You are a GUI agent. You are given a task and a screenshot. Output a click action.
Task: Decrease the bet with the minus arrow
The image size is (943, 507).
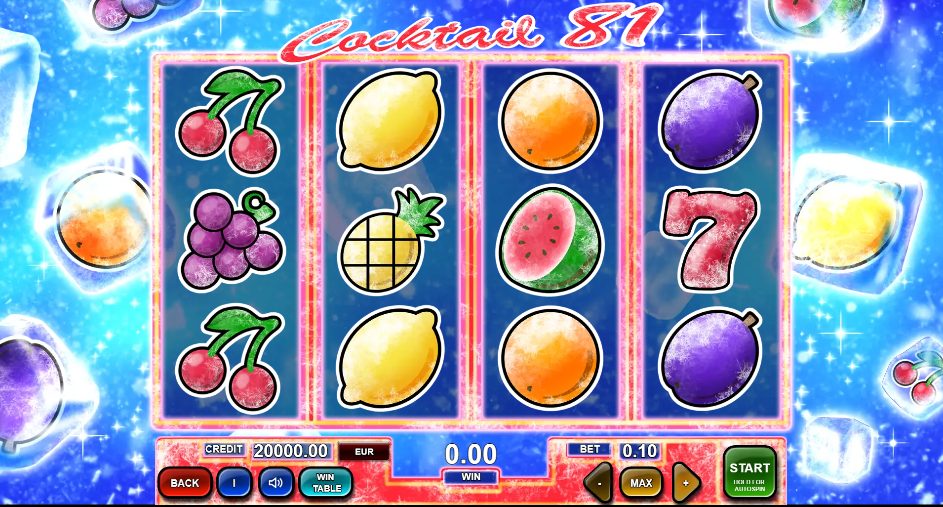tap(598, 483)
